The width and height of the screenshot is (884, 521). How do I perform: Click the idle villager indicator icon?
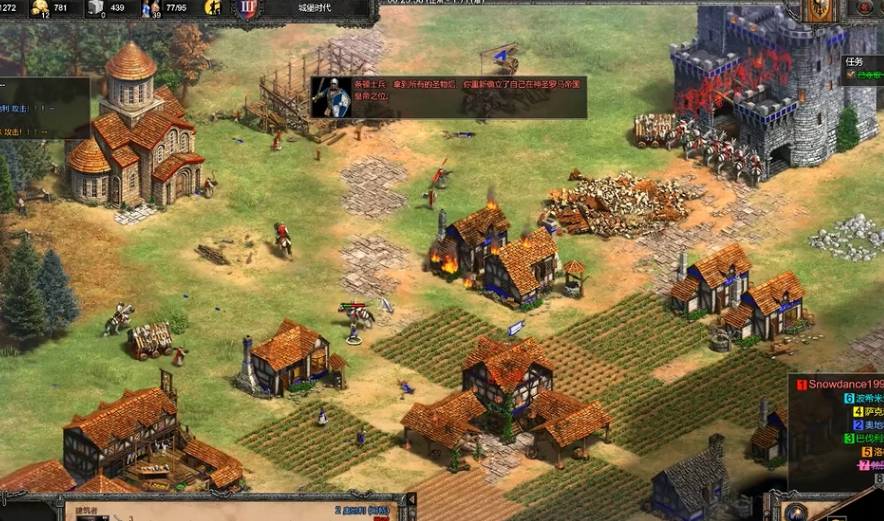point(213,8)
